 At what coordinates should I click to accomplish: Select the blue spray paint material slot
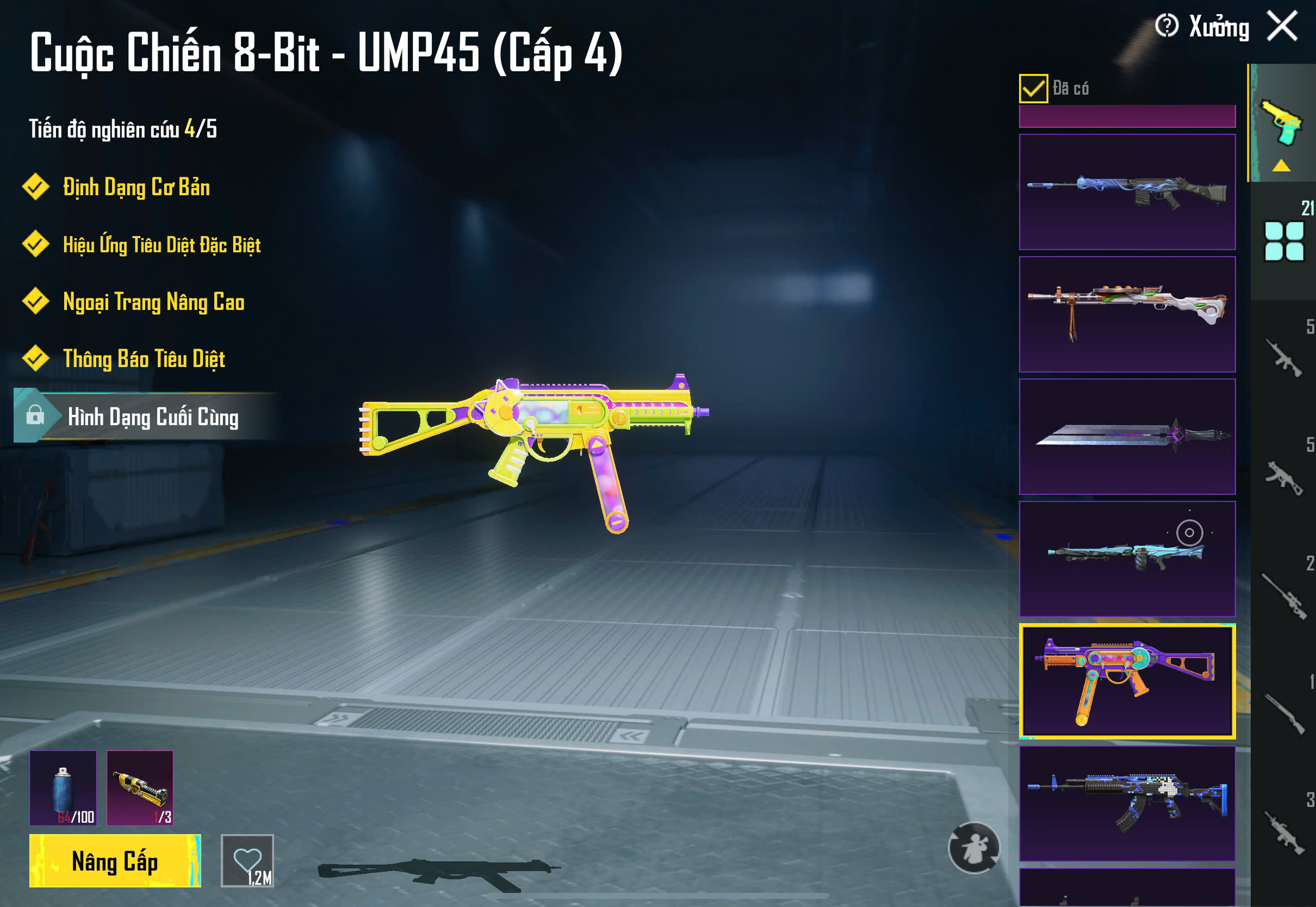[x=63, y=788]
